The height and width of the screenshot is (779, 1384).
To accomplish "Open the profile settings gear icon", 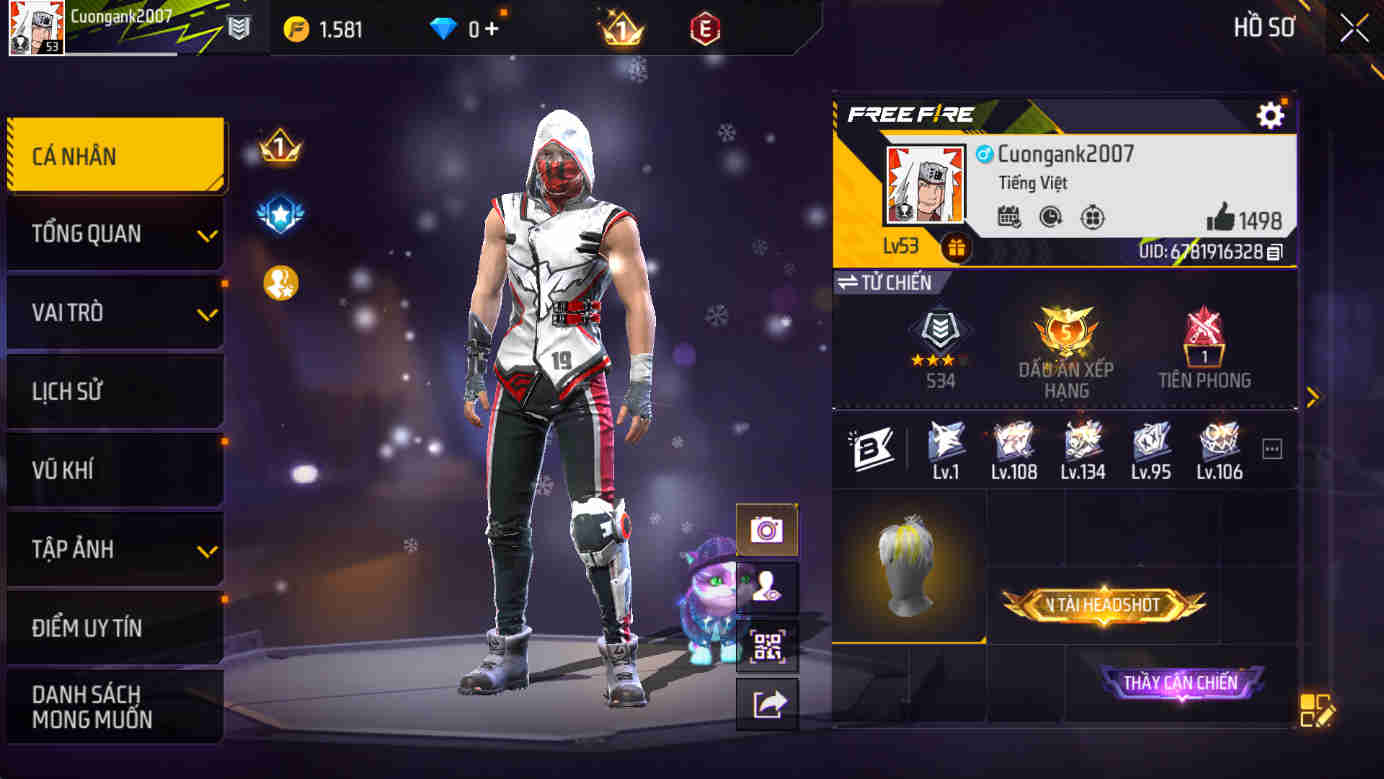I will click(x=1271, y=115).
